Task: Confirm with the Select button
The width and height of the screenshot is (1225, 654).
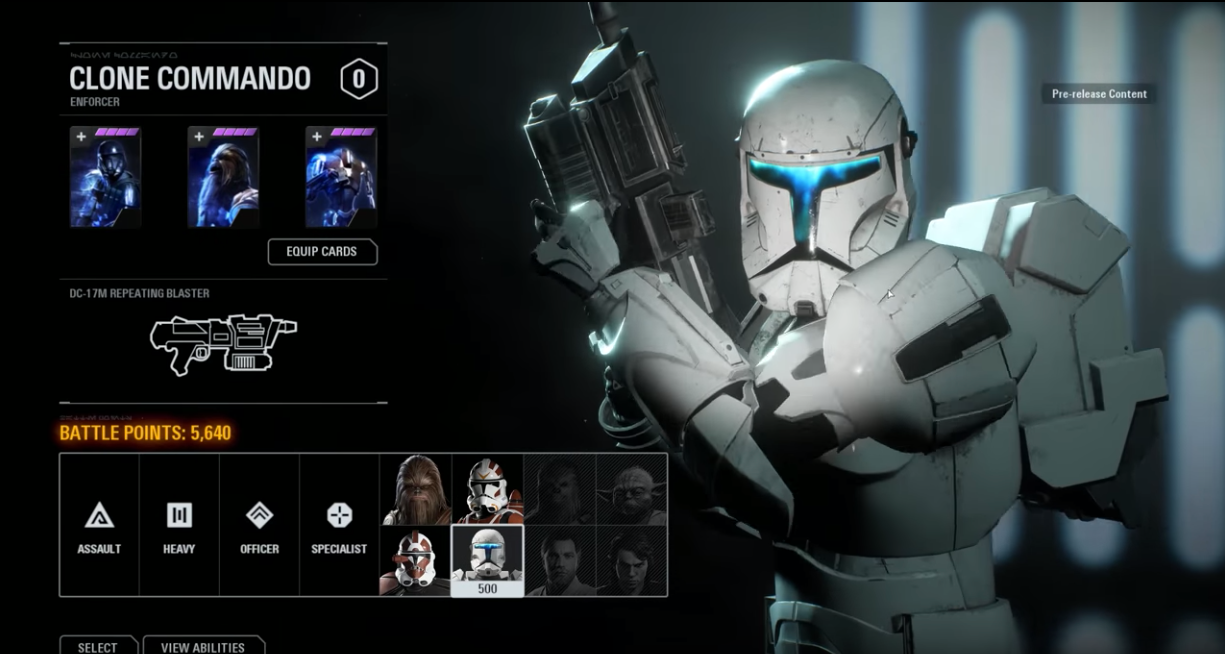Action: (x=97, y=646)
